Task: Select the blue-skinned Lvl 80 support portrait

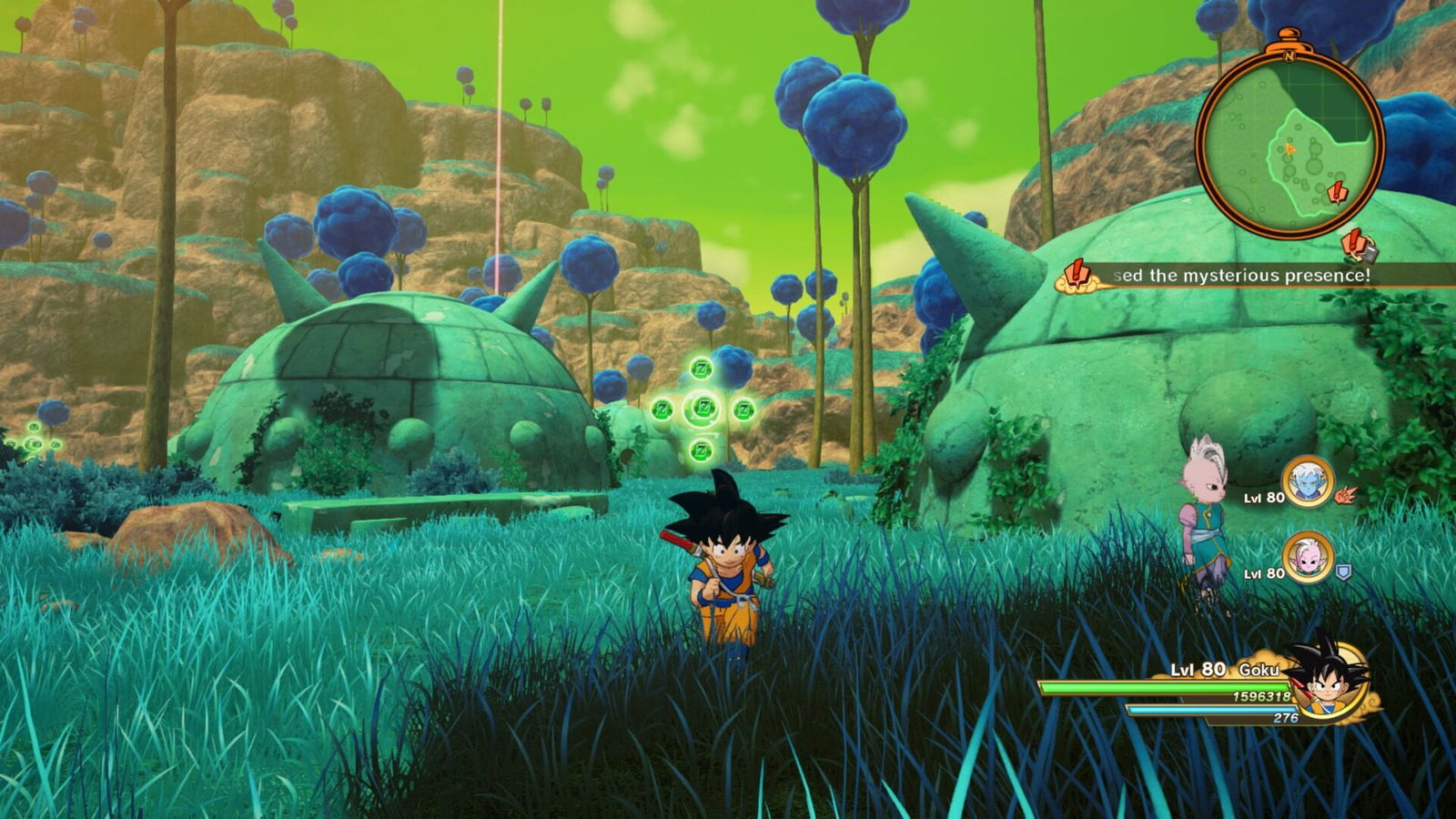Action: pyautogui.click(x=1308, y=481)
